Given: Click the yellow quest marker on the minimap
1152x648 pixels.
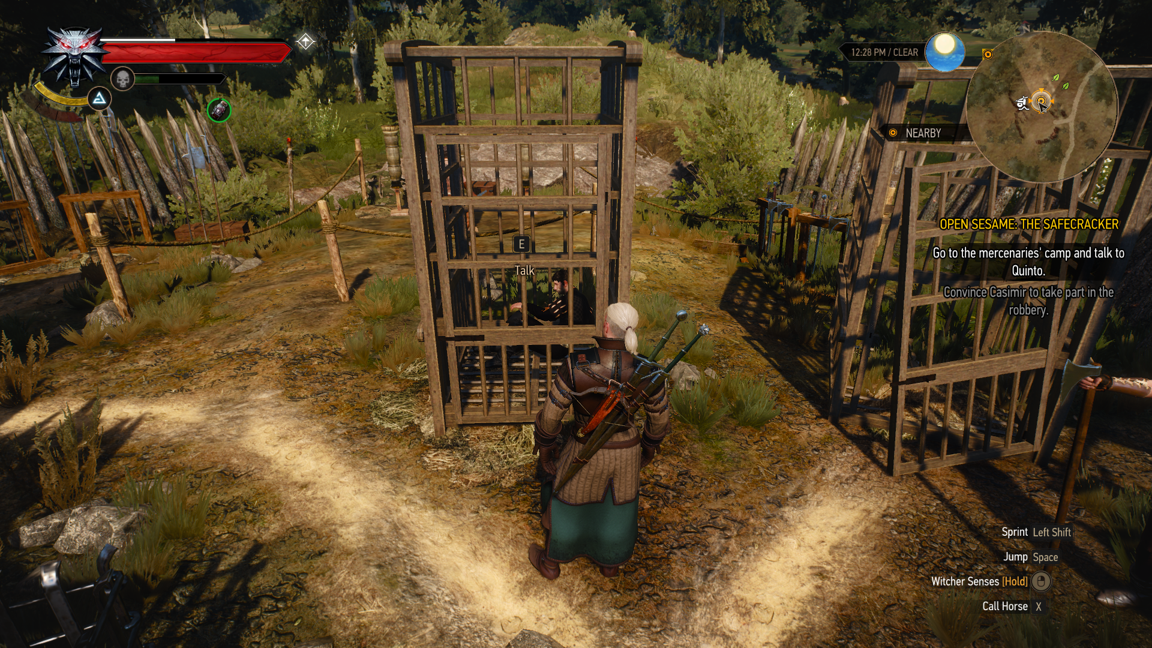Looking at the screenshot, I should 1042,101.
